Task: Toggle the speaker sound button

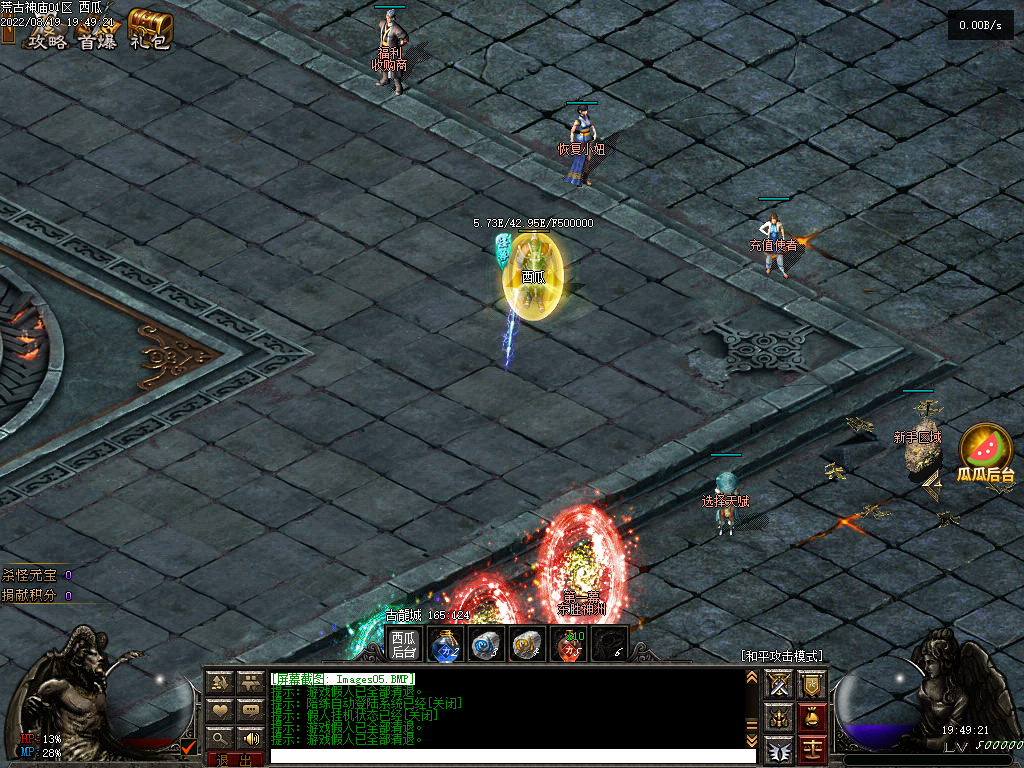Action: (x=250, y=738)
